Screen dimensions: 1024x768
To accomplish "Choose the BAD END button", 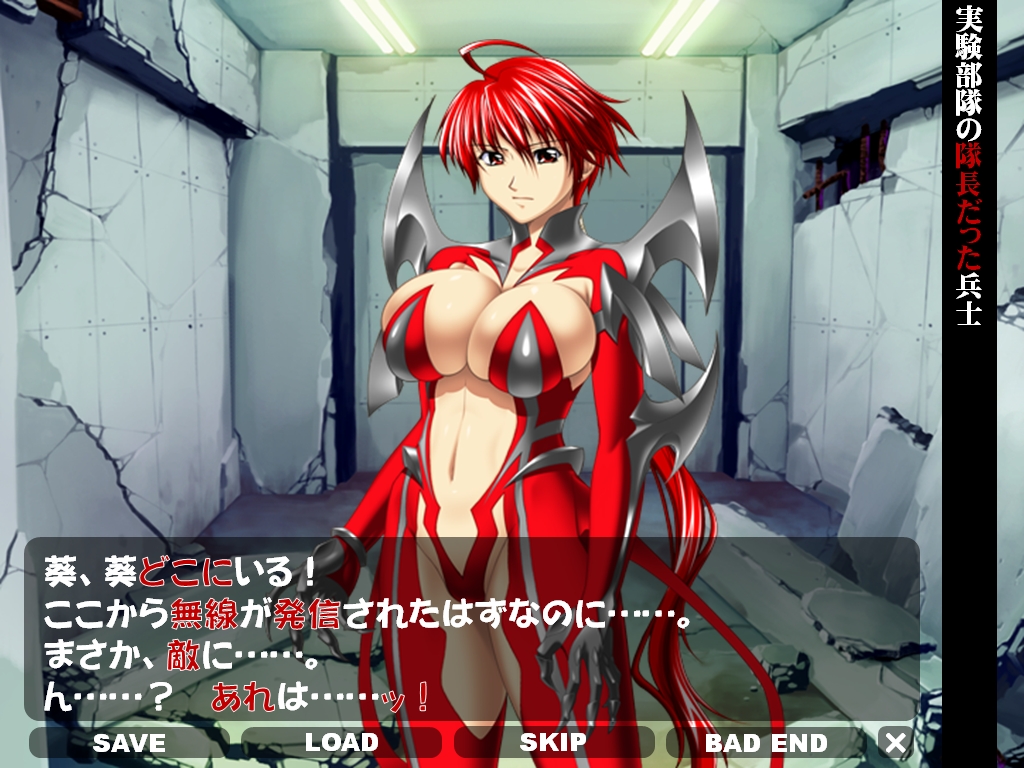I will pos(766,743).
